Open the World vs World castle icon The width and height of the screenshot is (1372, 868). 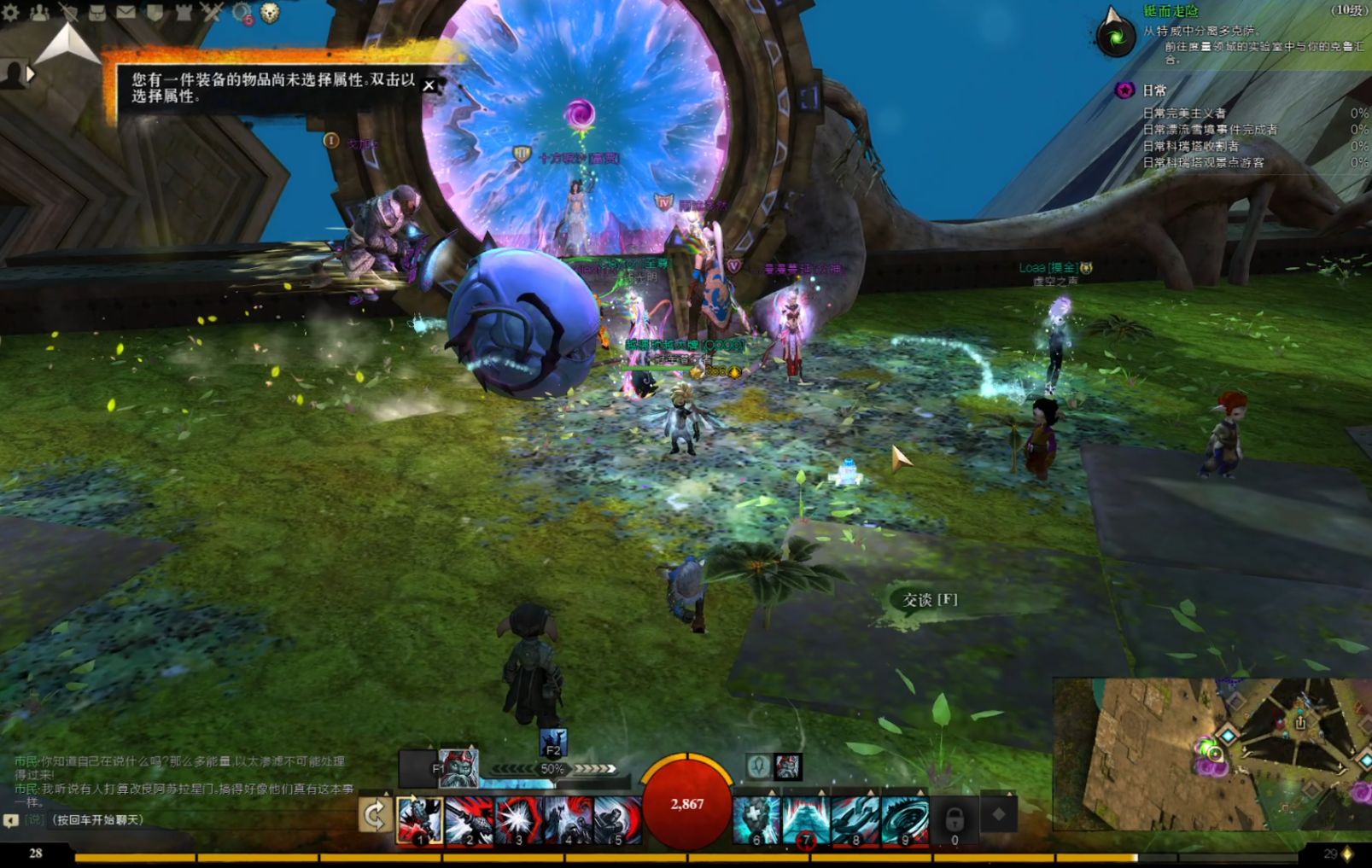pos(184,12)
